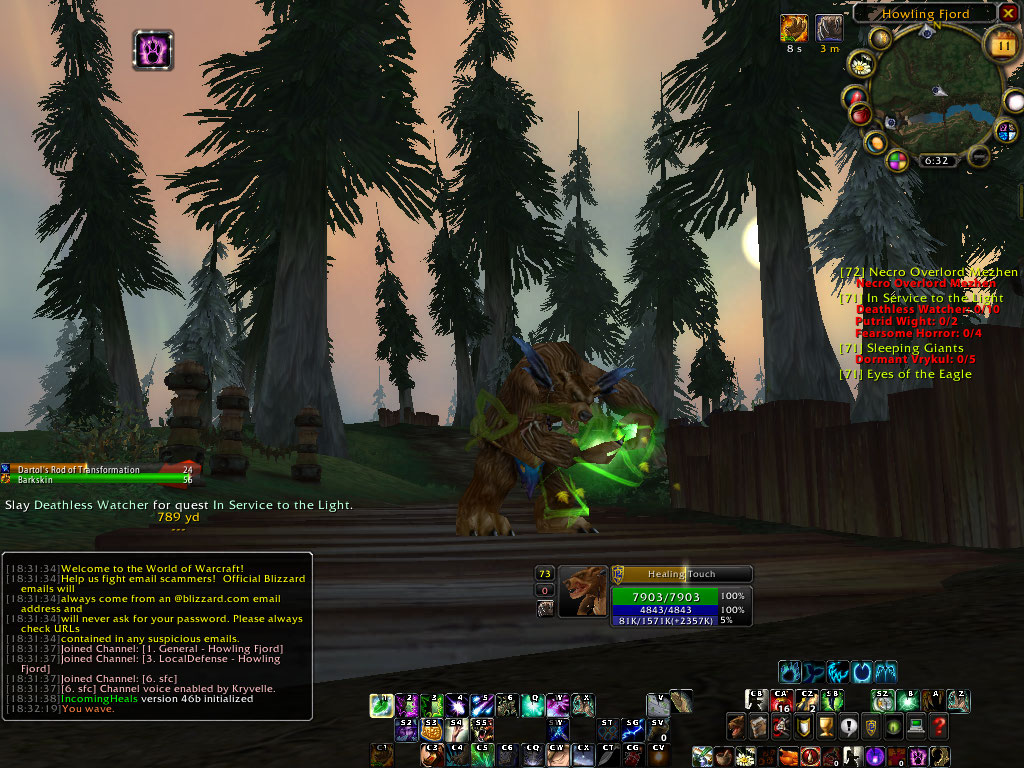Open the calendar showing day 11
Viewport: 1024px width, 768px height.
click(x=1001, y=44)
